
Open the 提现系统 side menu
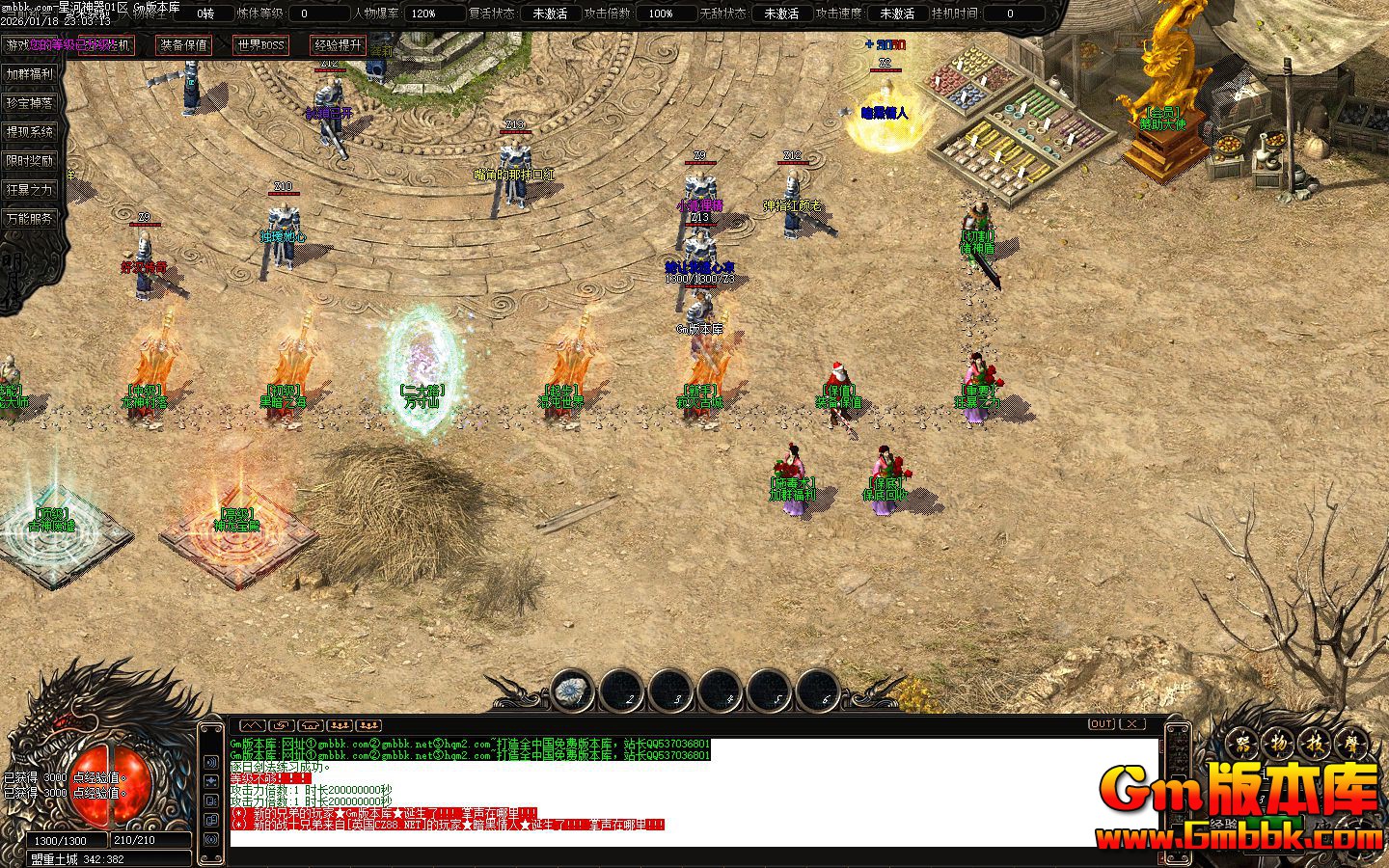[30, 132]
